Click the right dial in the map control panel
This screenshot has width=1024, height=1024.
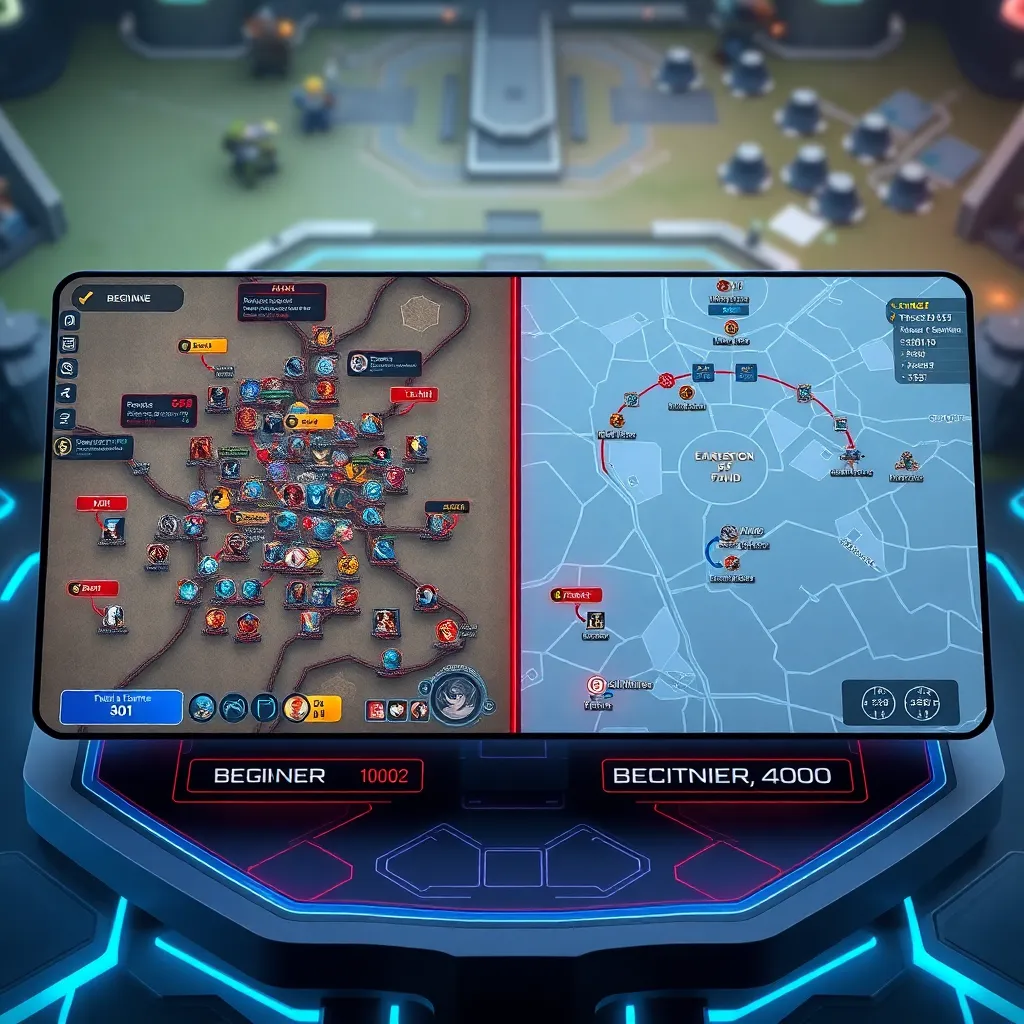[x=924, y=703]
